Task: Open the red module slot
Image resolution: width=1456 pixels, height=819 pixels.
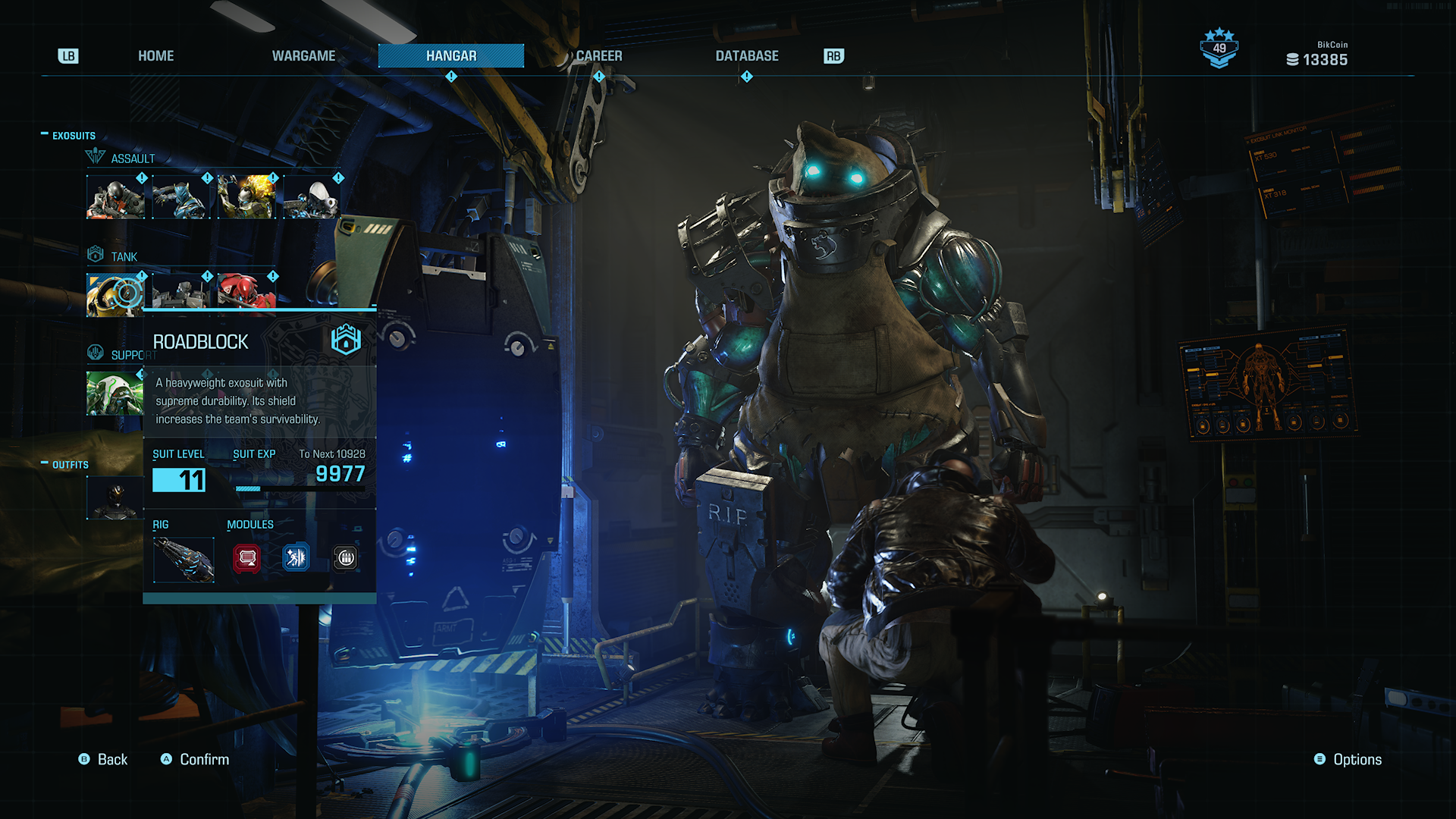Action: point(247,559)
